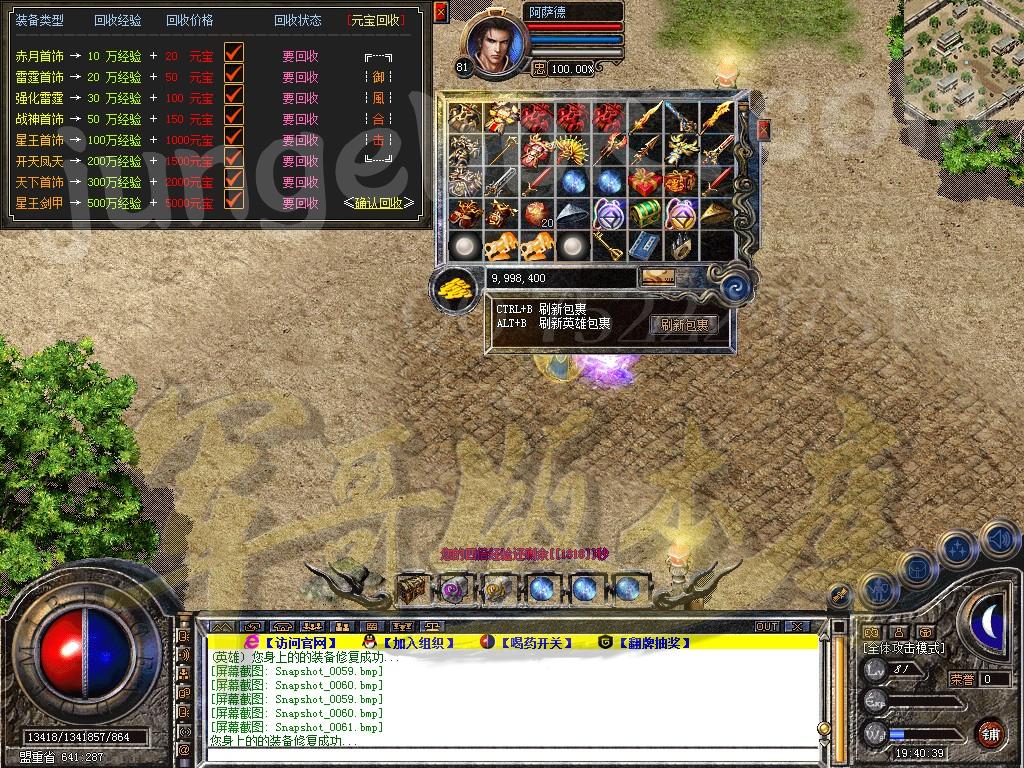Image resolution: width=1024 pixels, height=768 pixels.
Task: Toggle the 战神首饰 recycle checkbox
Action: [234, 117]
